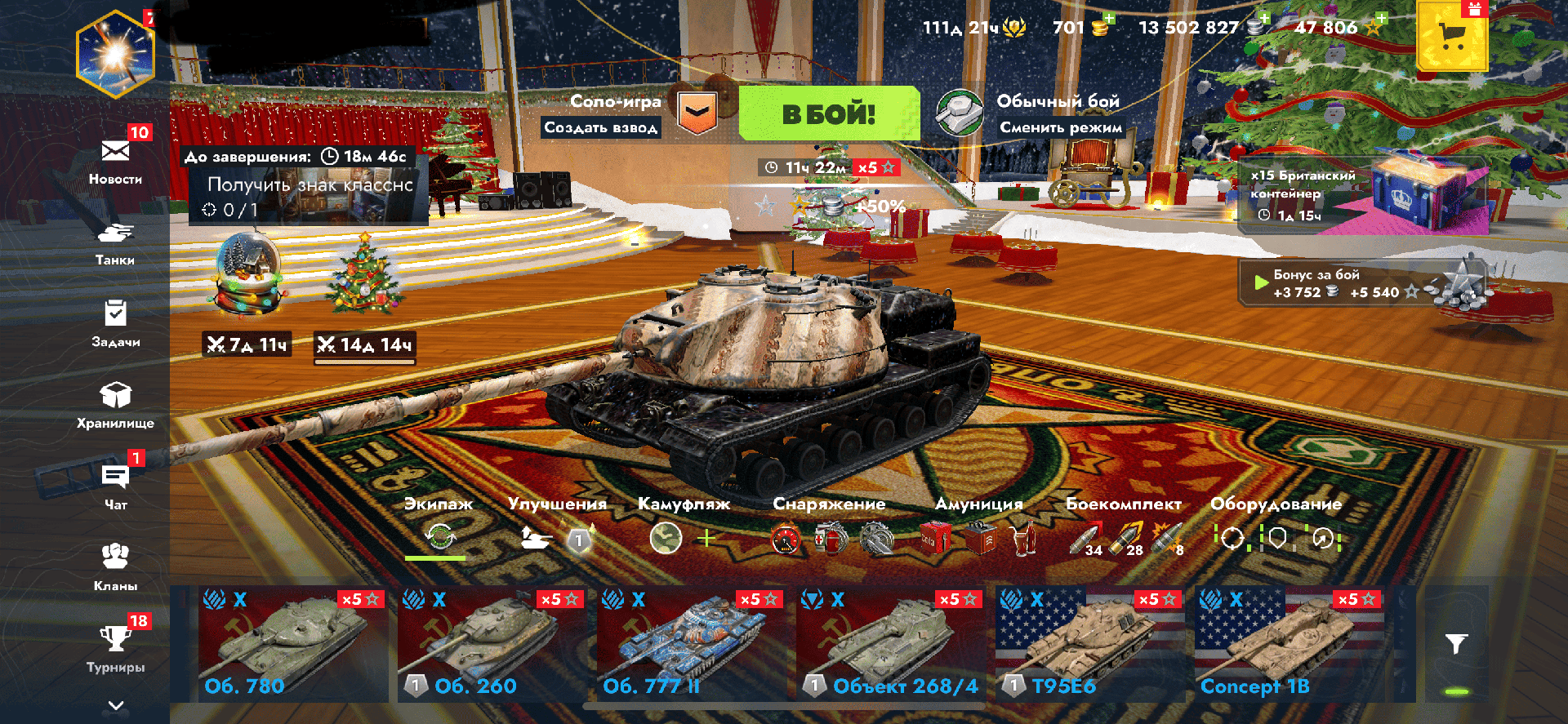Open the Хранилище storage
The width and height of the screenshot is (1568, 724).
tap(115, 405)
